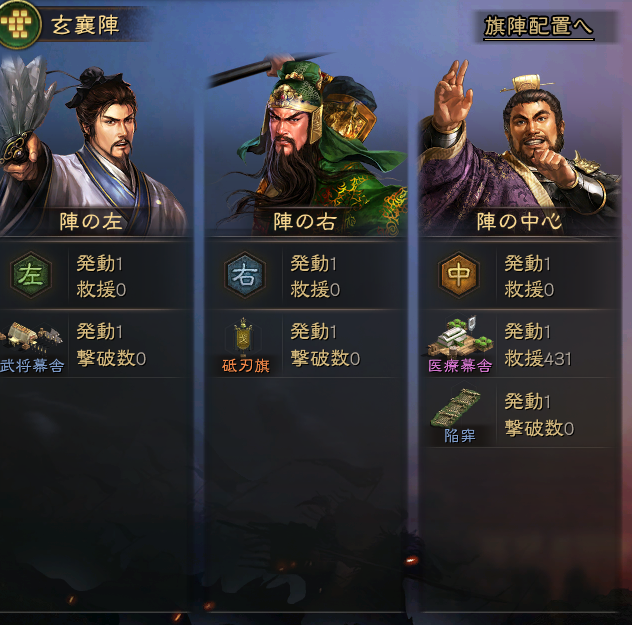The width and height of the screenshot is (632, 625).
Task: Click the blue 右 hexagon icon
Action: tap(244, 276)
